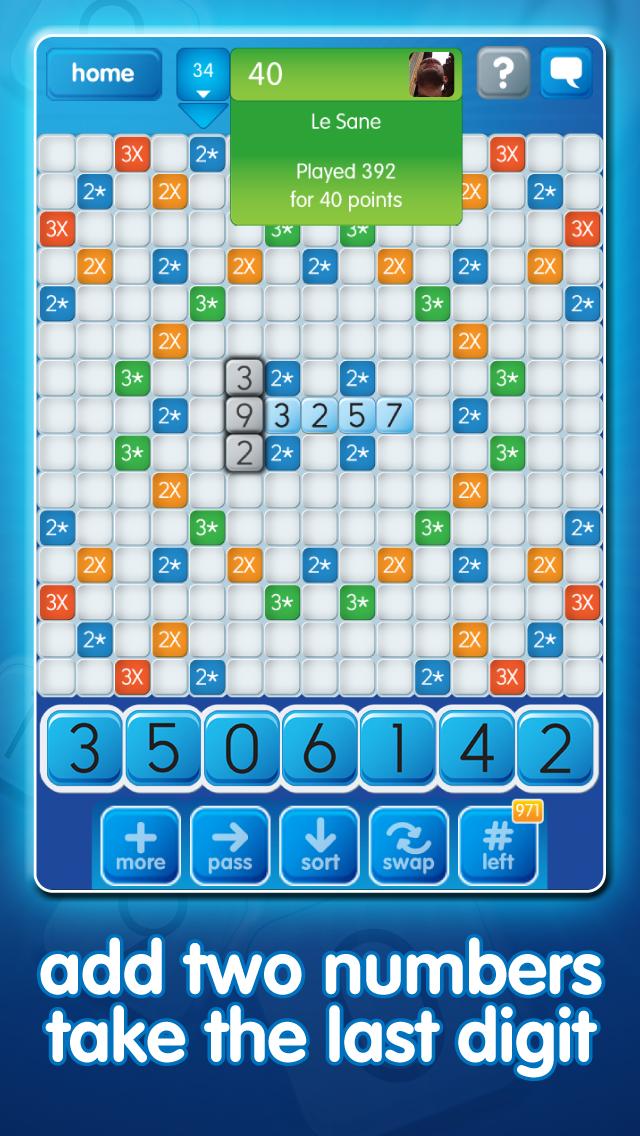This screenshot has height=1136, width=640.
Task: Go back with the home button
Action: [x=103, y=74]
